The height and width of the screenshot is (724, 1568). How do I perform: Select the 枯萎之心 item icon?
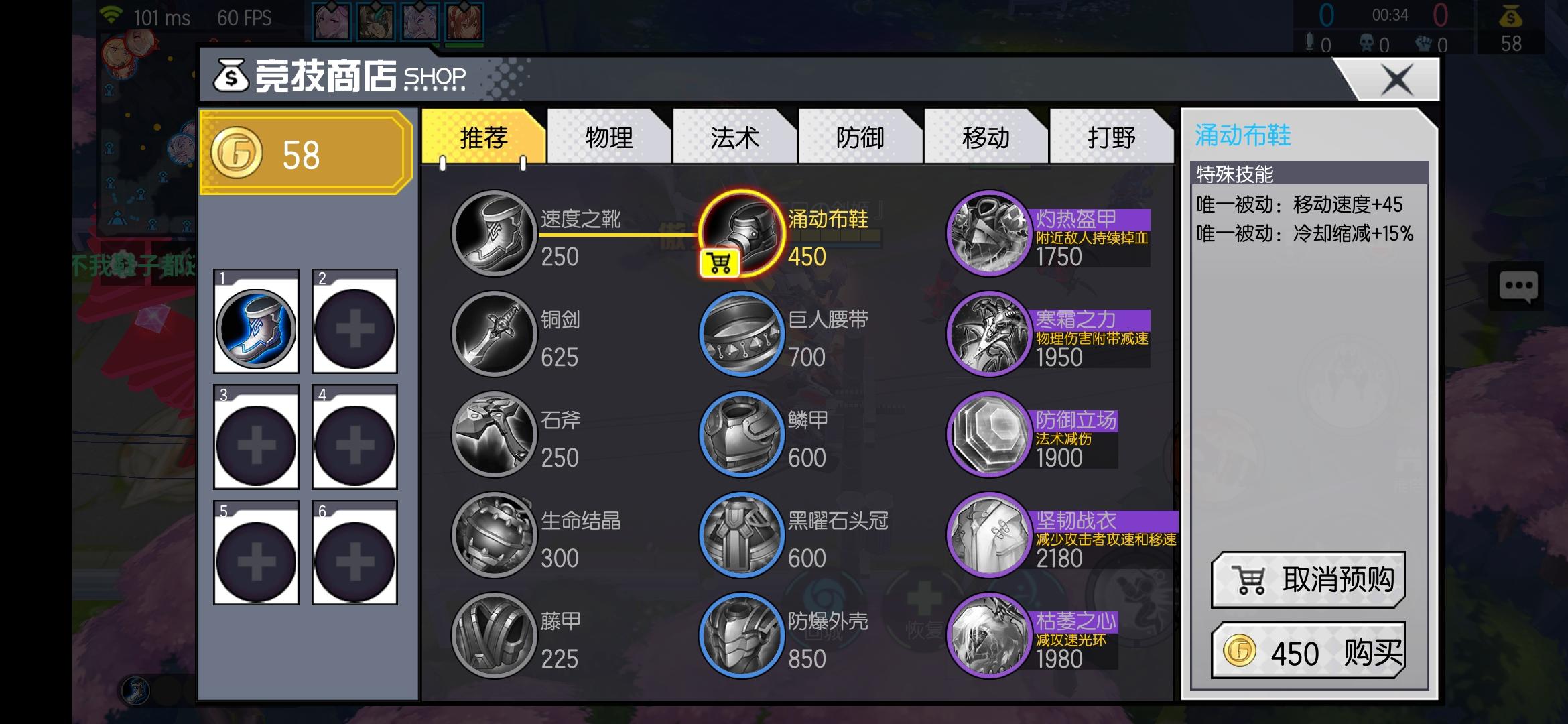[x=988, y=635]
